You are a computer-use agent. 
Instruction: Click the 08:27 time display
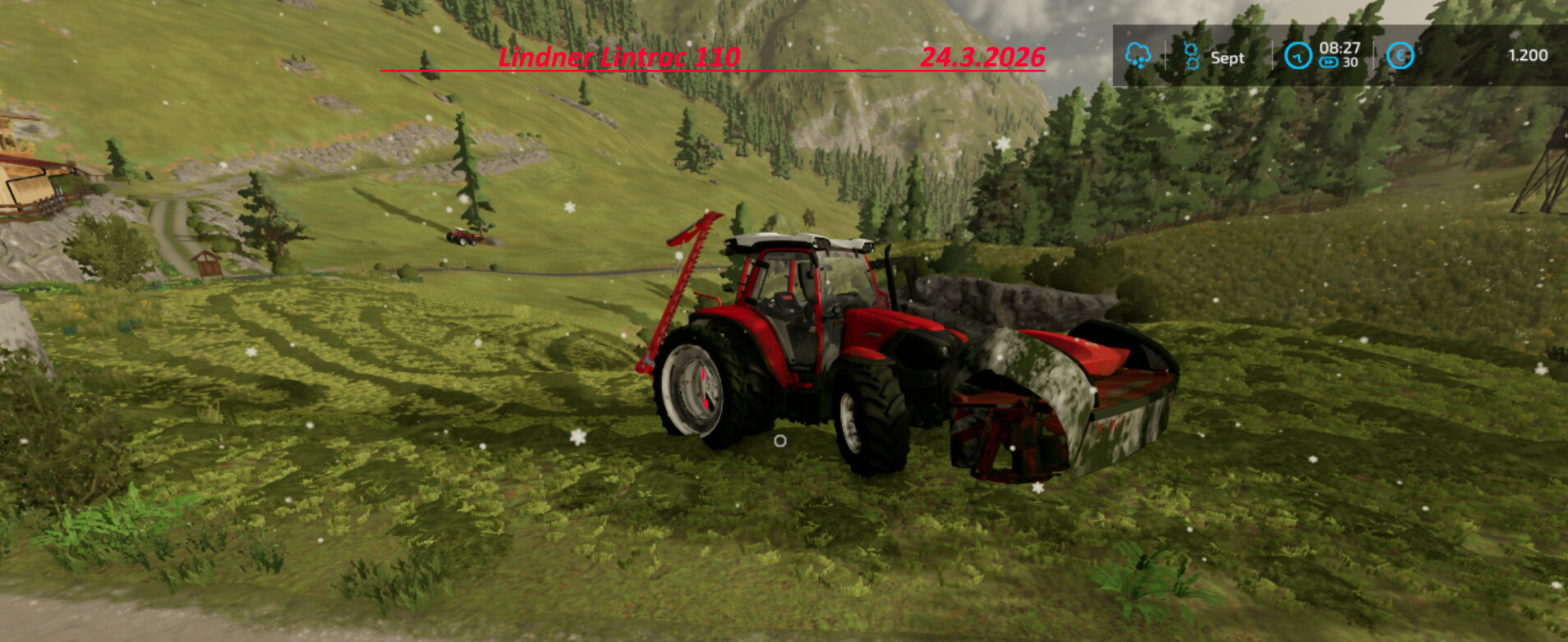1341,47
